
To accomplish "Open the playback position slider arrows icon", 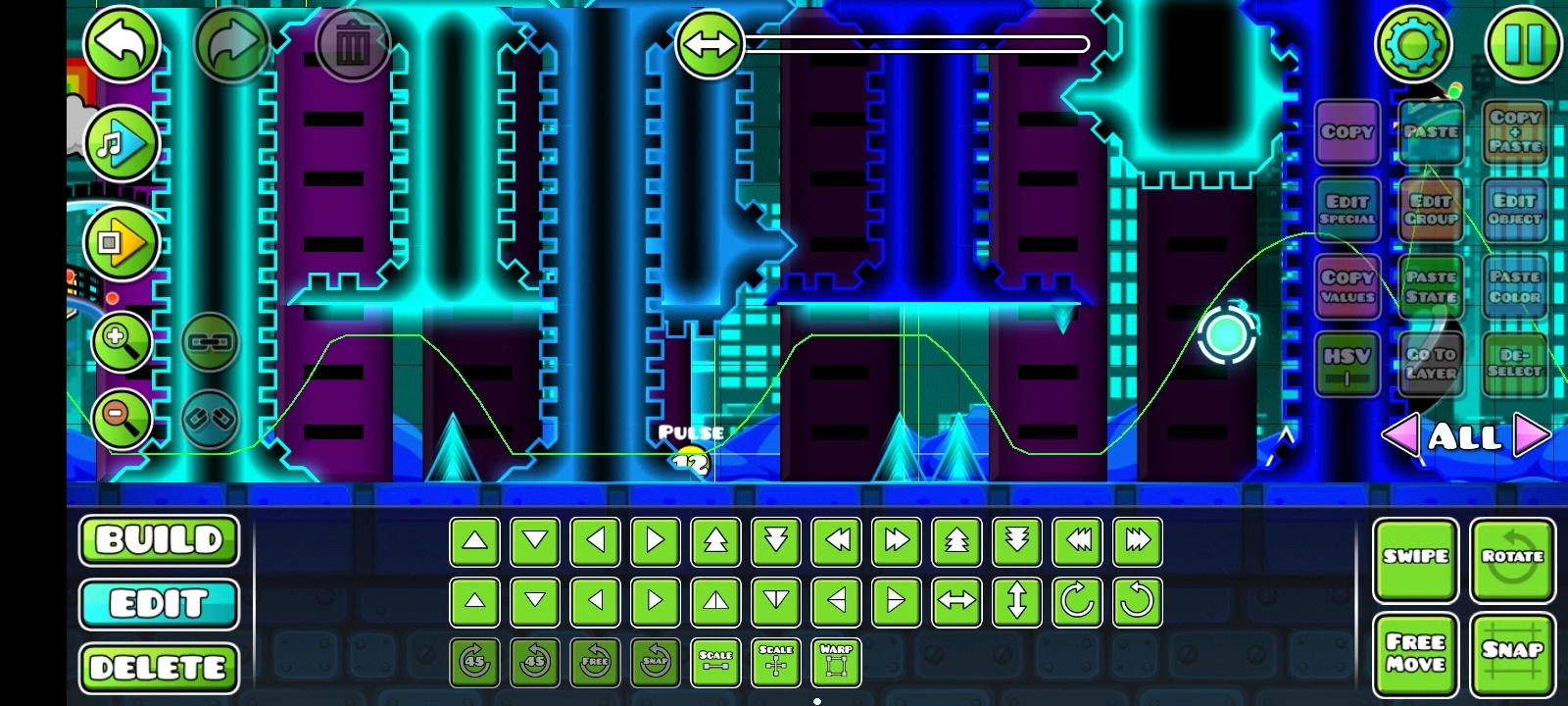I will click(710, 43).
